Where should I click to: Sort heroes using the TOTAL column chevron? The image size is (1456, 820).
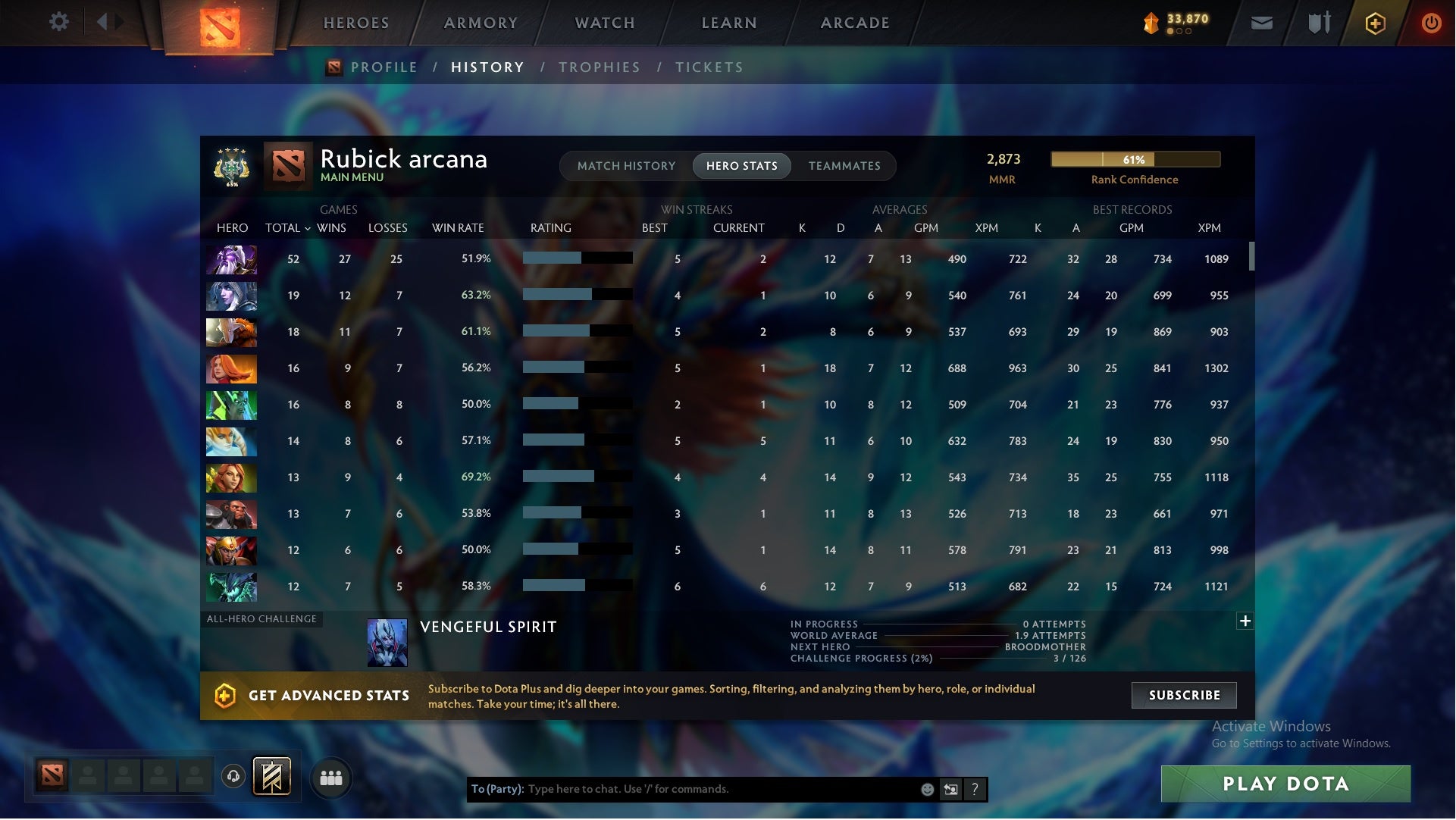[x=306, y=227]
